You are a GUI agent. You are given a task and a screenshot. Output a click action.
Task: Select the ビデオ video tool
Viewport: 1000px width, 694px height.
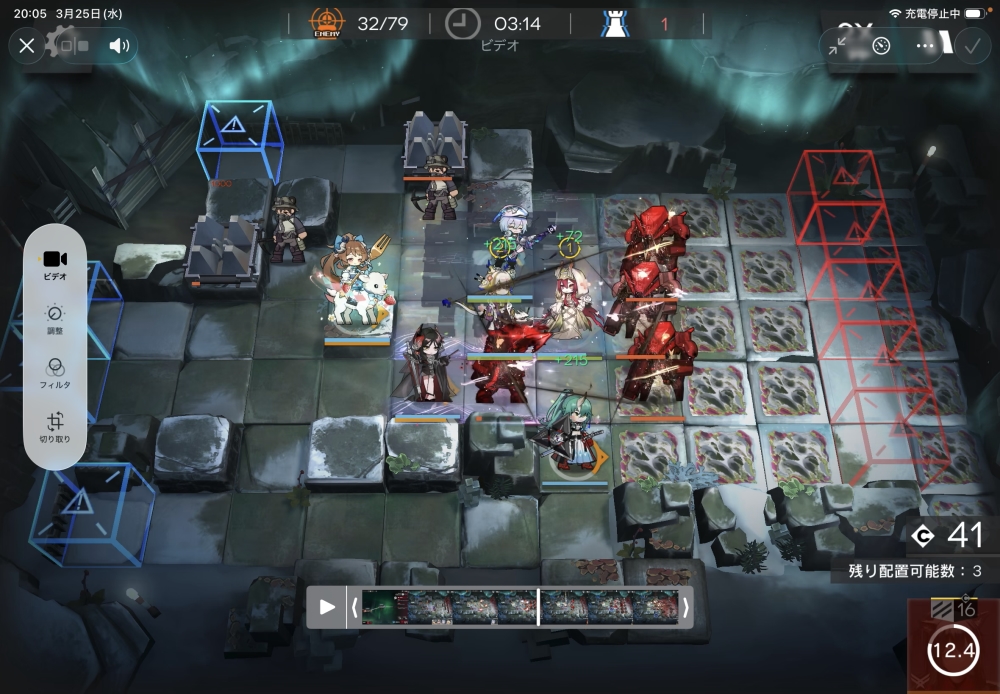55,265
